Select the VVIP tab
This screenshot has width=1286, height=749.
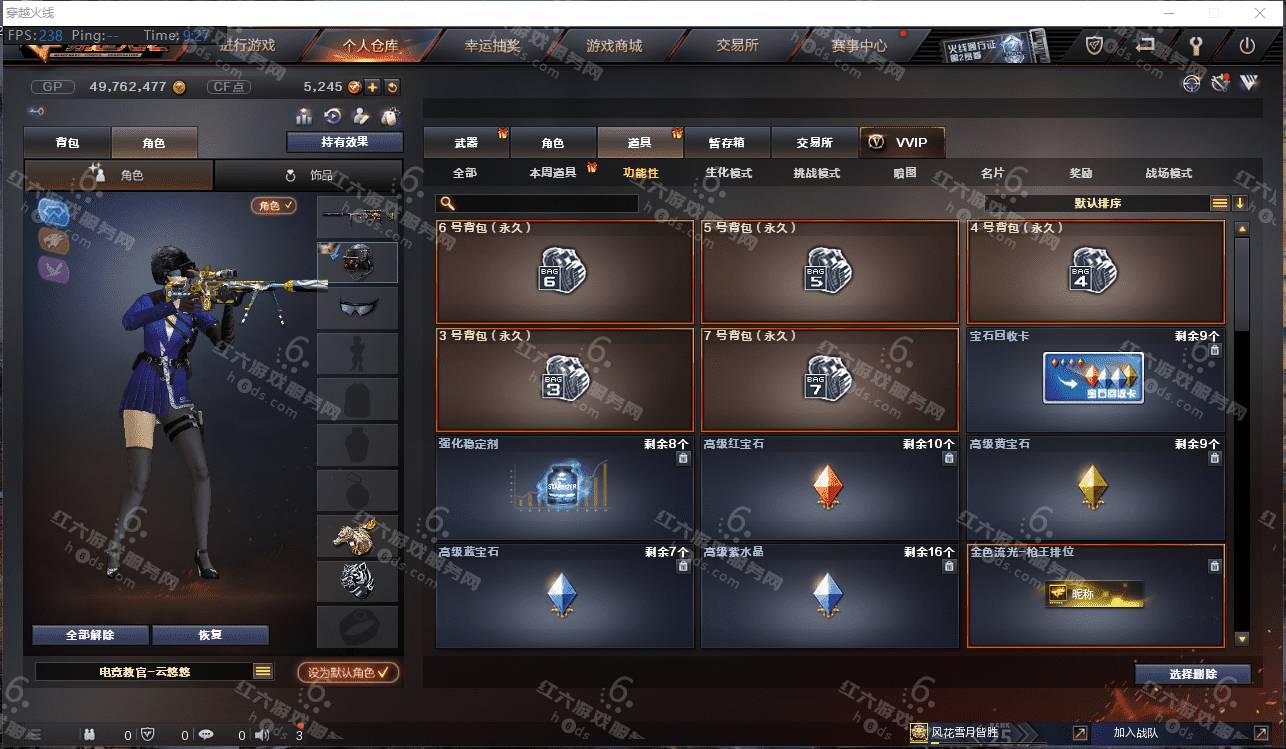(x=900, y=143)
